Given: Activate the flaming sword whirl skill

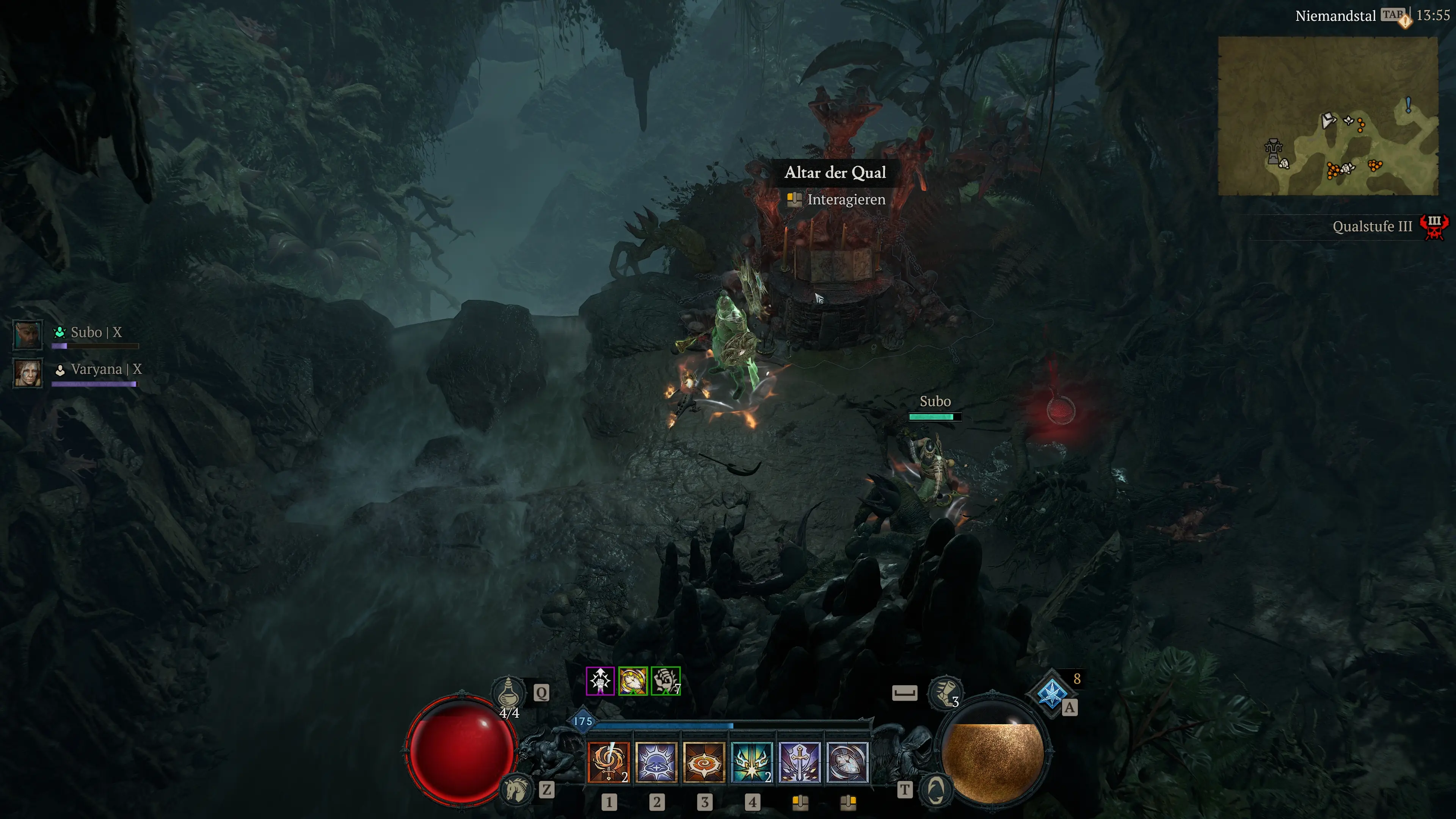Looking at the screenshot, I should 608,762.
